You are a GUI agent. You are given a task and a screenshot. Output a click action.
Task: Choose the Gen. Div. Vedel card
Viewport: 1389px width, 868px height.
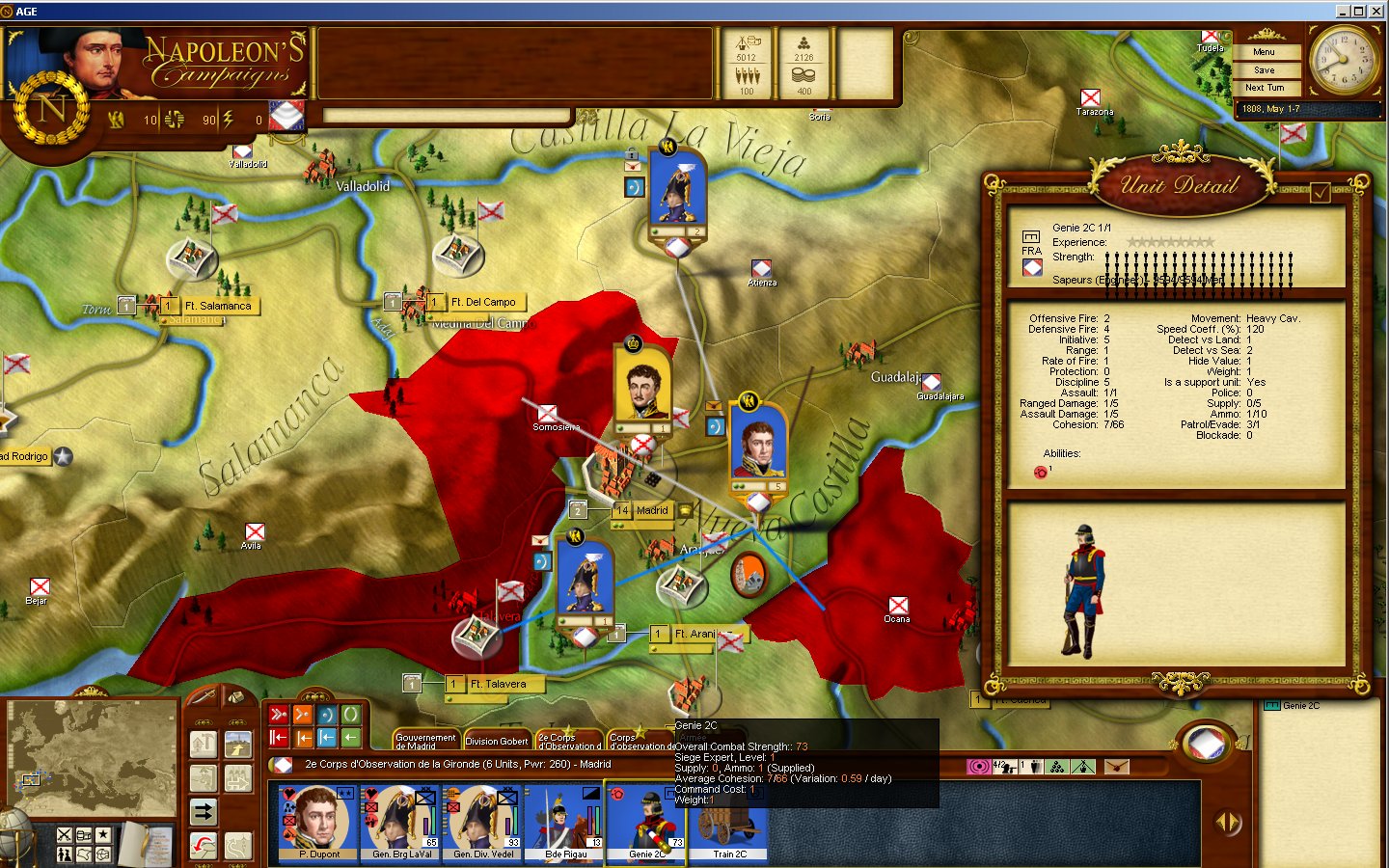click(x=483, y=822)
